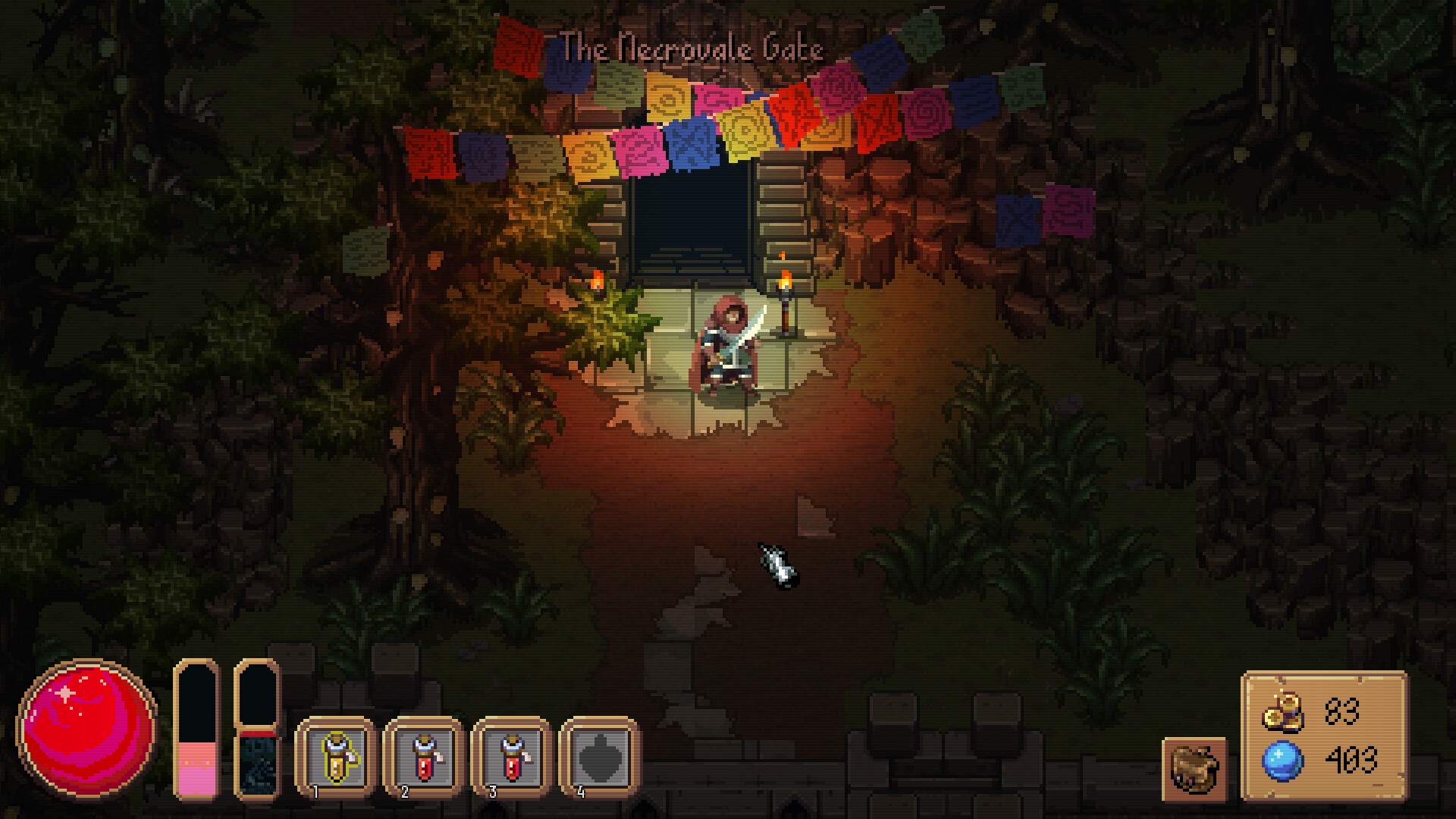The width and height of the screenshot is (1456, 819).
Task: Choose the red potion in slot 3
Action: click(x=512, y=758)
